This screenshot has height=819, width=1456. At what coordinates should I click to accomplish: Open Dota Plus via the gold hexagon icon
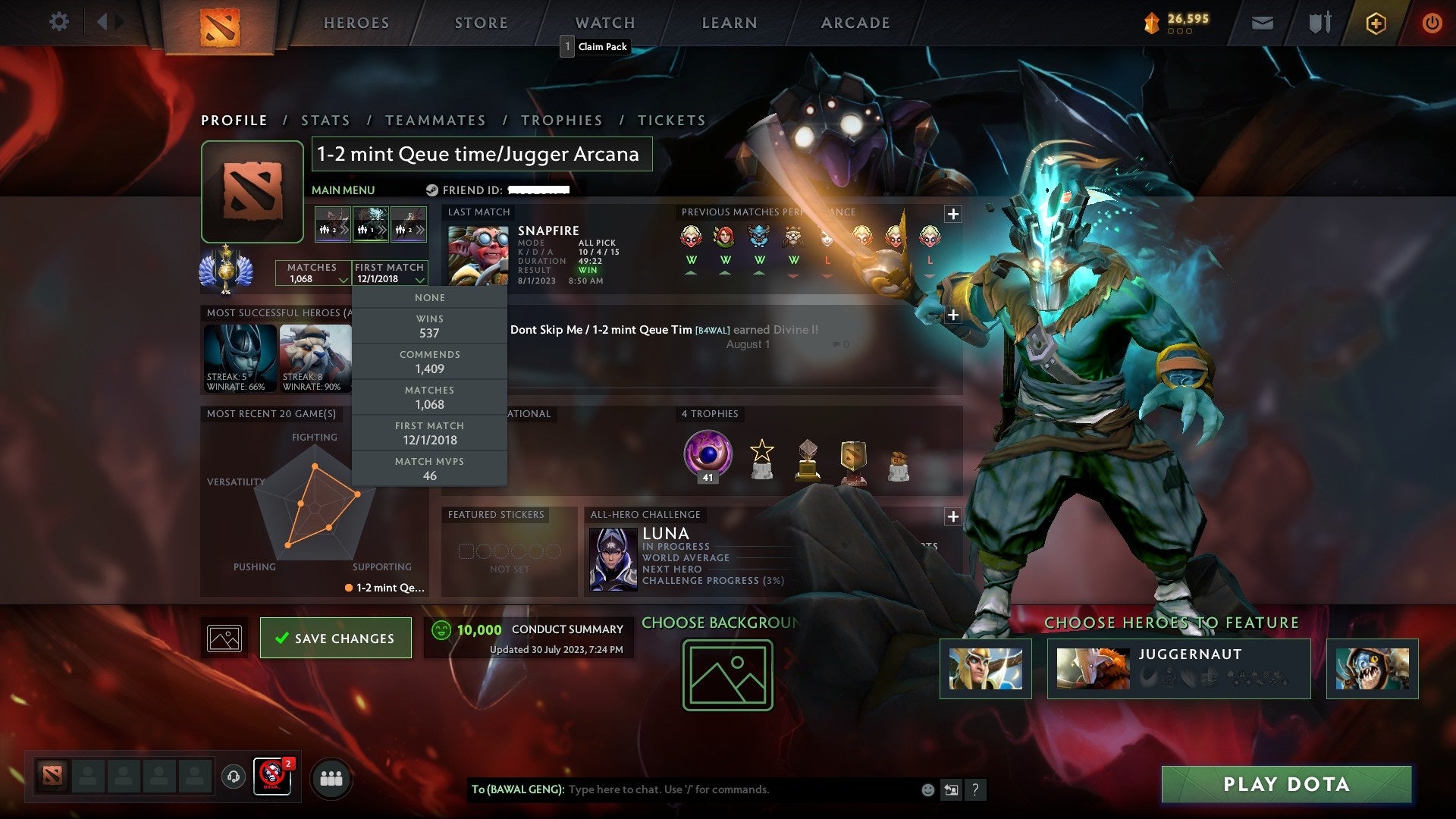point(1375,23)
